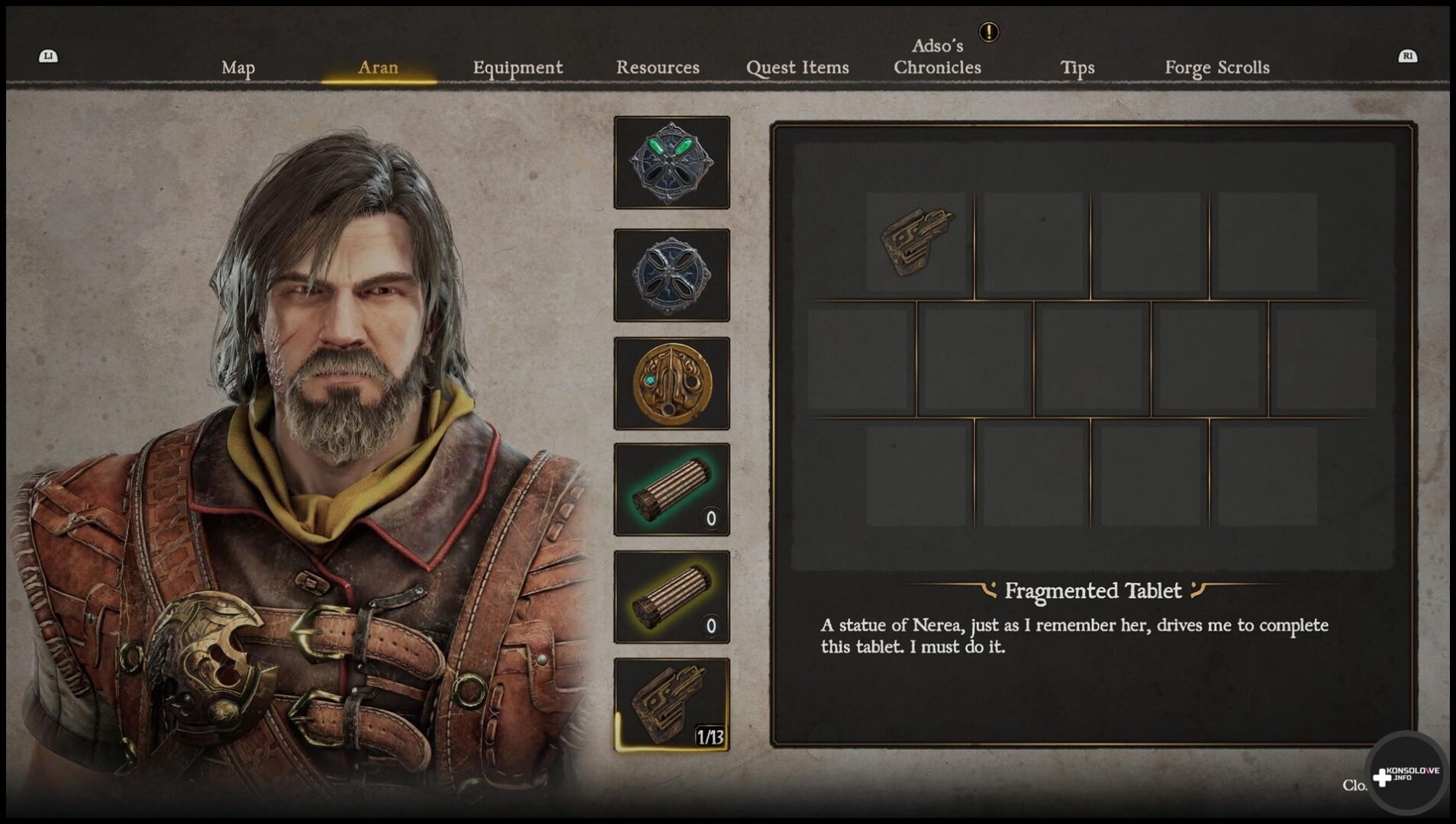The image size is (1456, 824).
Task: Show the Quest Items tab
Action: (797, 68)
